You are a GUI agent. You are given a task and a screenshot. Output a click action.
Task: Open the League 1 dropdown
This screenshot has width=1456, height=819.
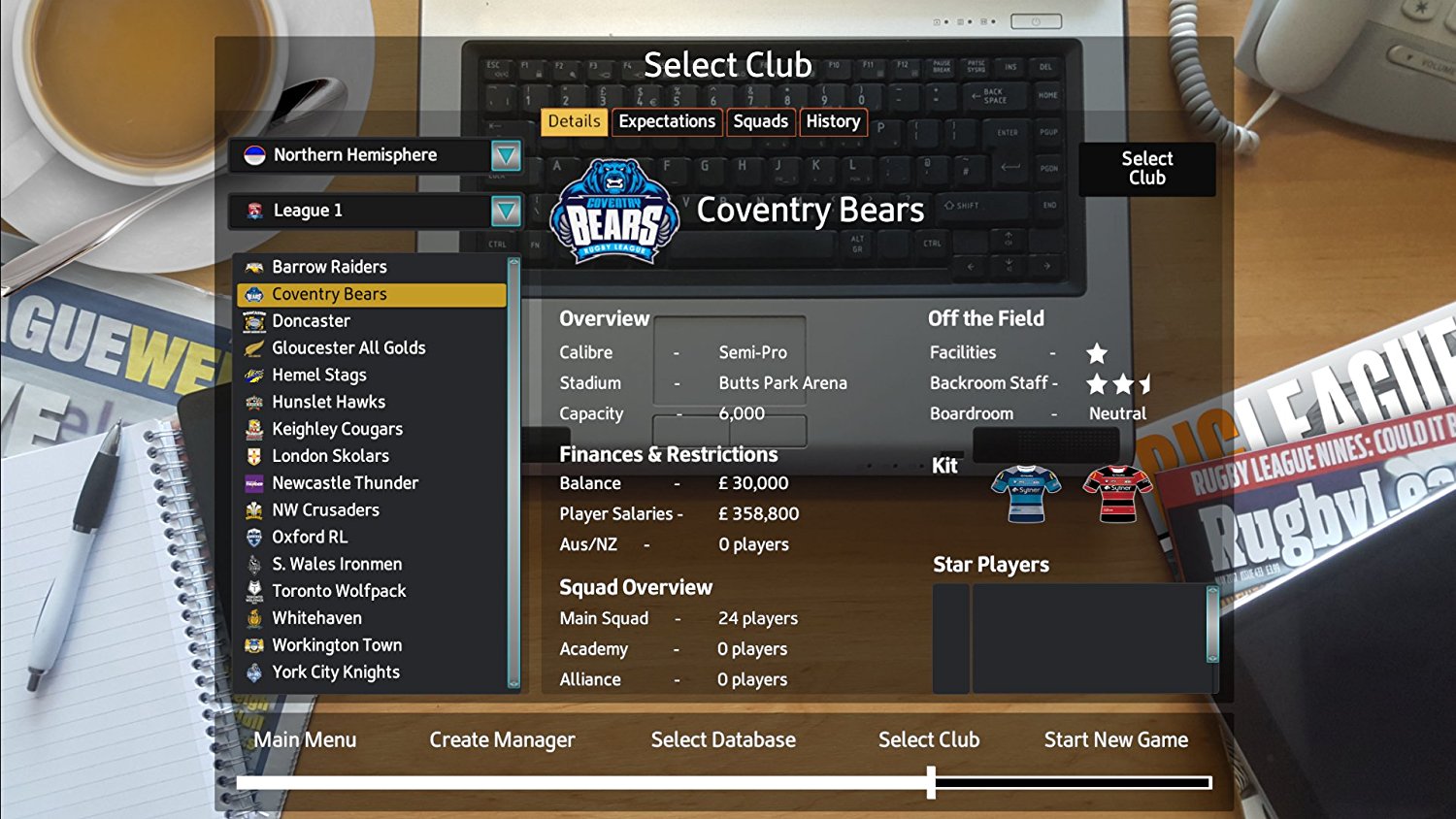pos(369,211)
